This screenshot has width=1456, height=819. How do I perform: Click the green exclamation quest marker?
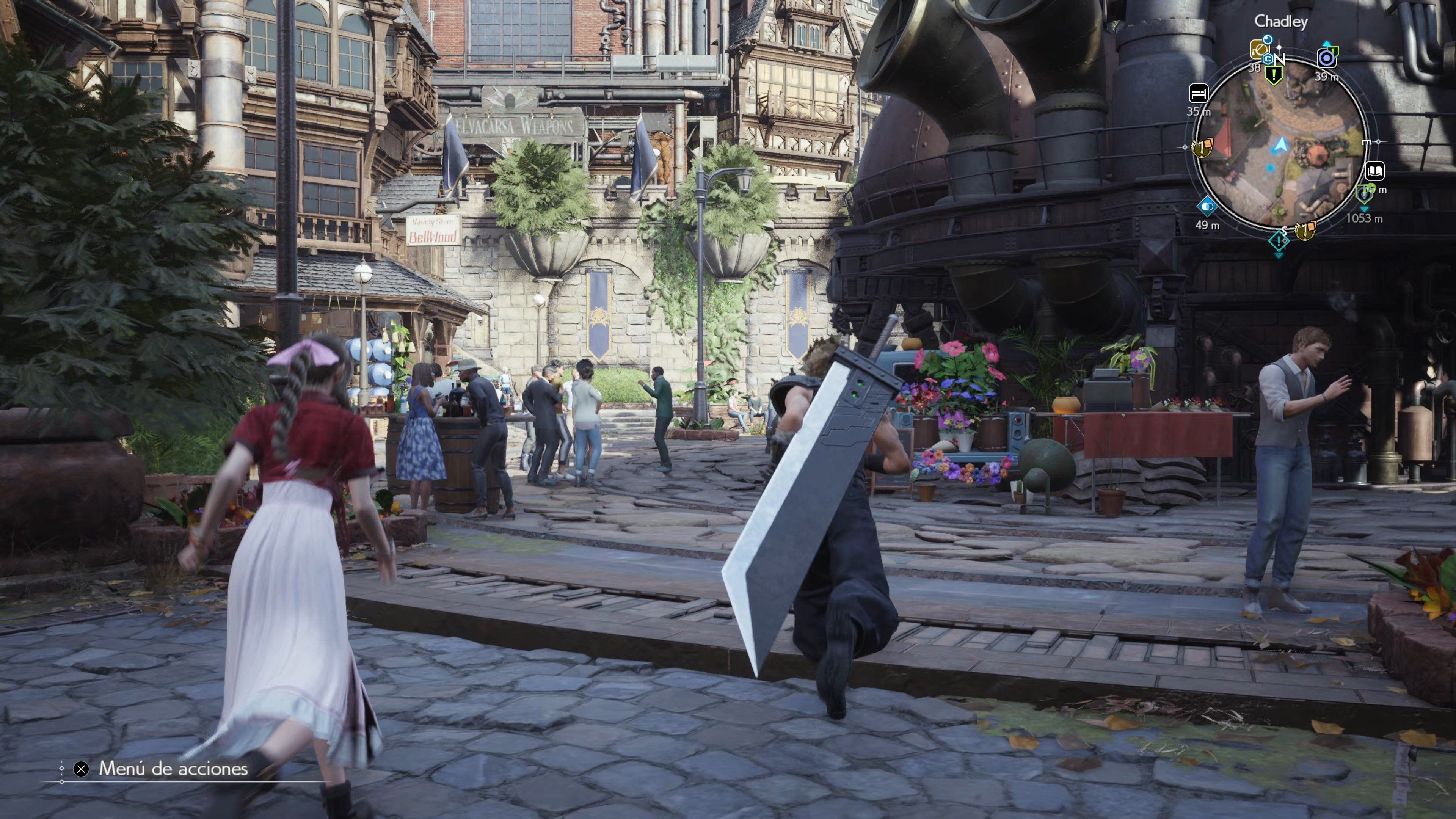pos(1274,75)
